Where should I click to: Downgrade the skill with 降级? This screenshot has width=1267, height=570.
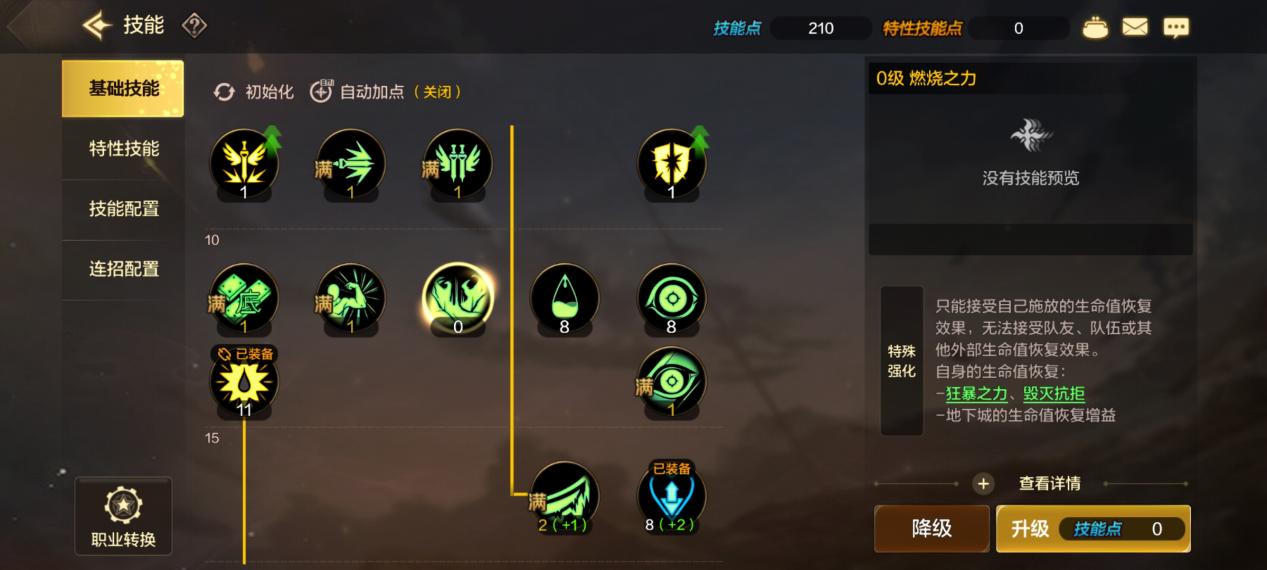pyautogui.click(x=931, y=529)
